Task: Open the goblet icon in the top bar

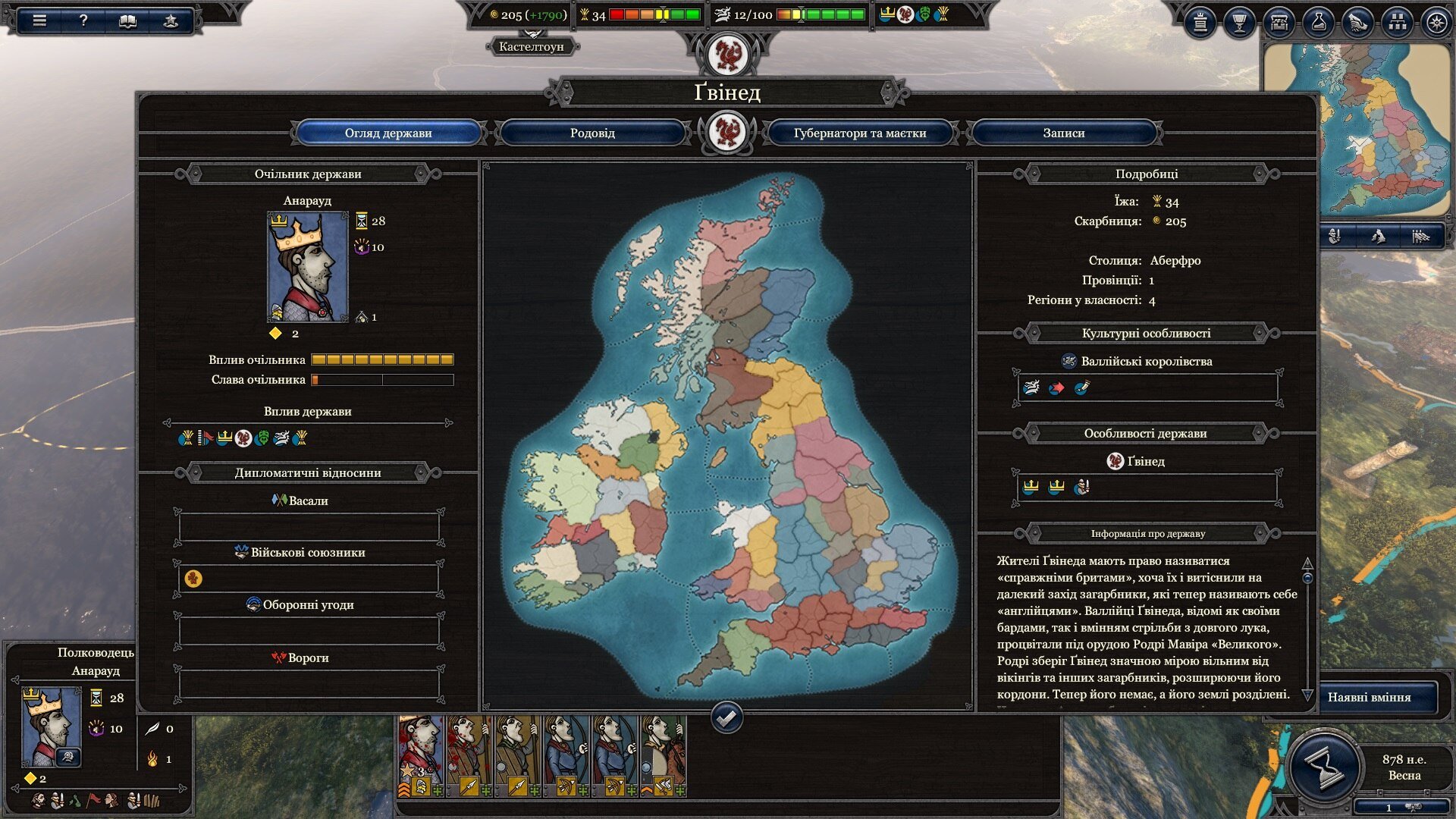Action: pyautogui.click(x=1239, y=23)
